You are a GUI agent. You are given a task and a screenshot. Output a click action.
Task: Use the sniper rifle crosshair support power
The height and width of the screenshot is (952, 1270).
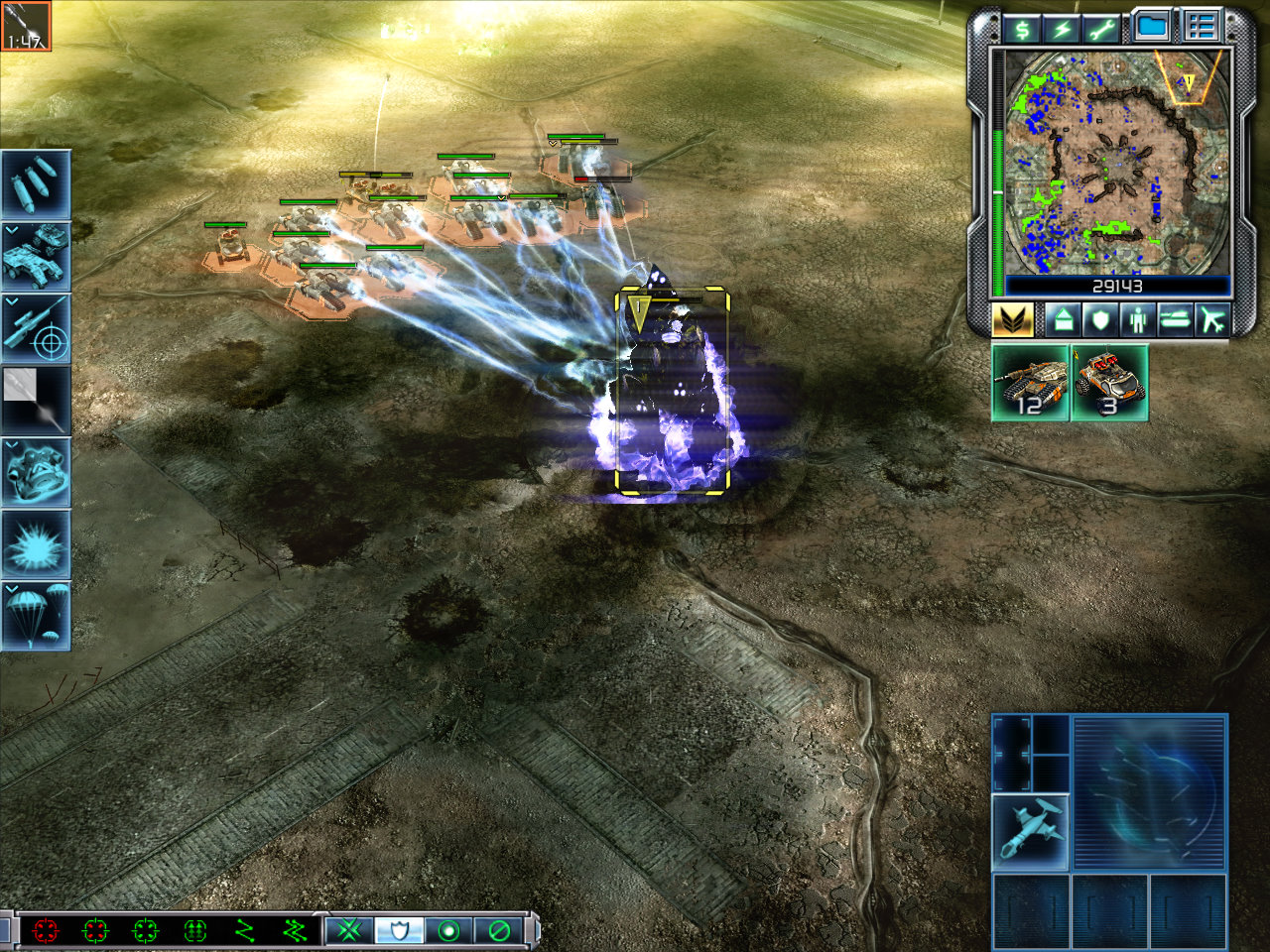tap(36, 328)
